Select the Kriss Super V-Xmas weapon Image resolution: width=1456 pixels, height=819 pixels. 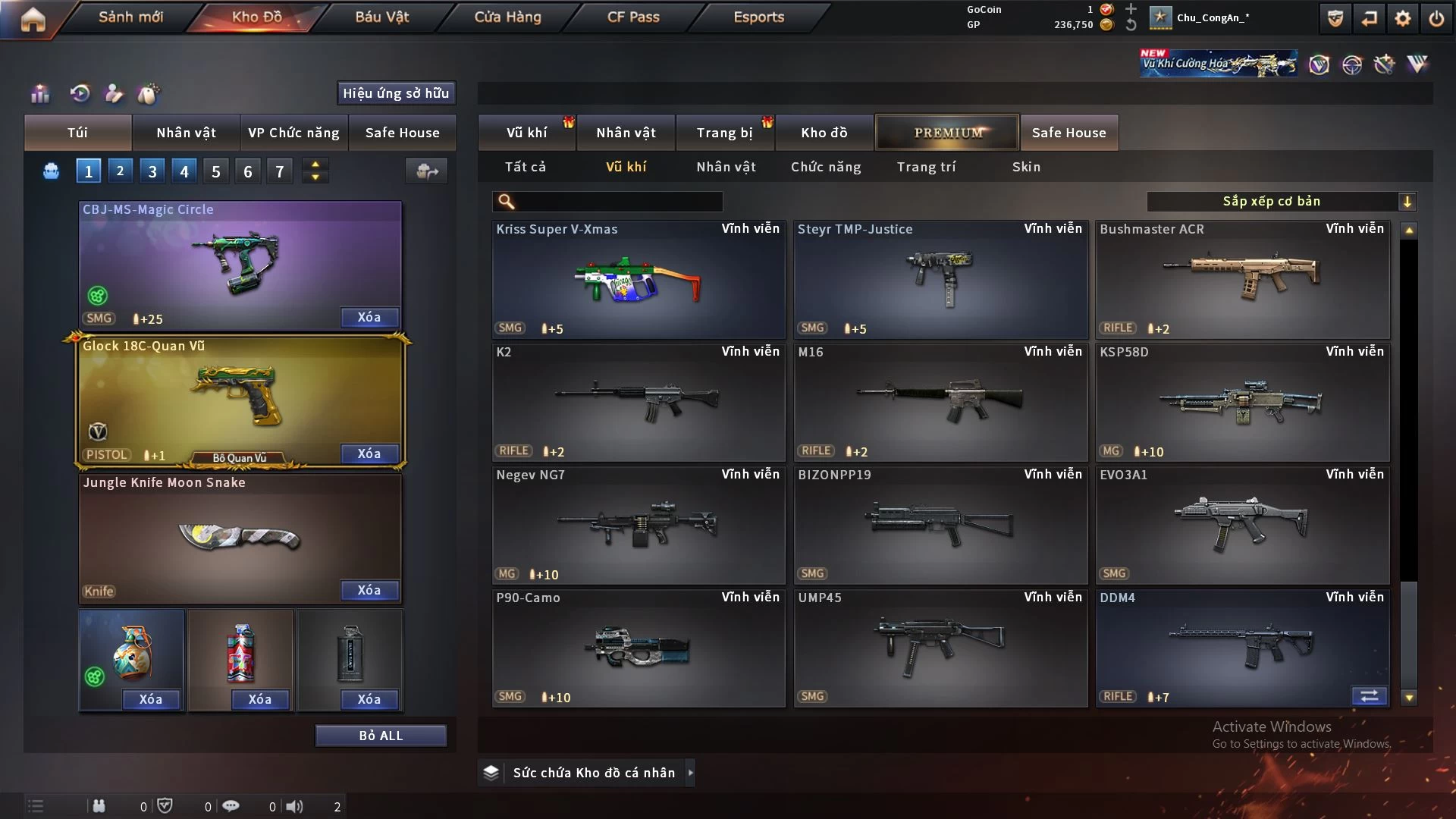pos(639,280)
